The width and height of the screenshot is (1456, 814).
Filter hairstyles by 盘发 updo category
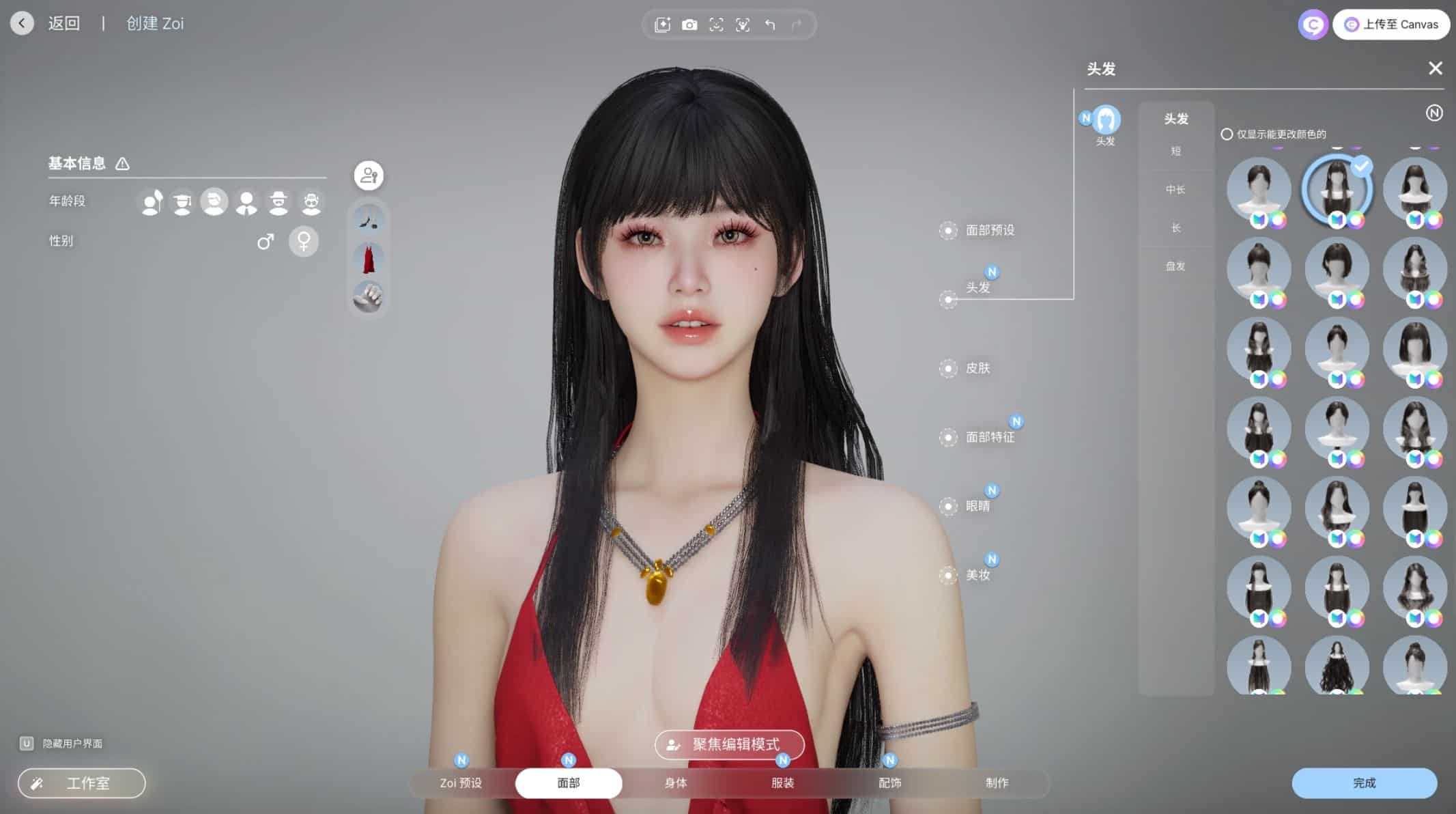(x=1175, y=266)
